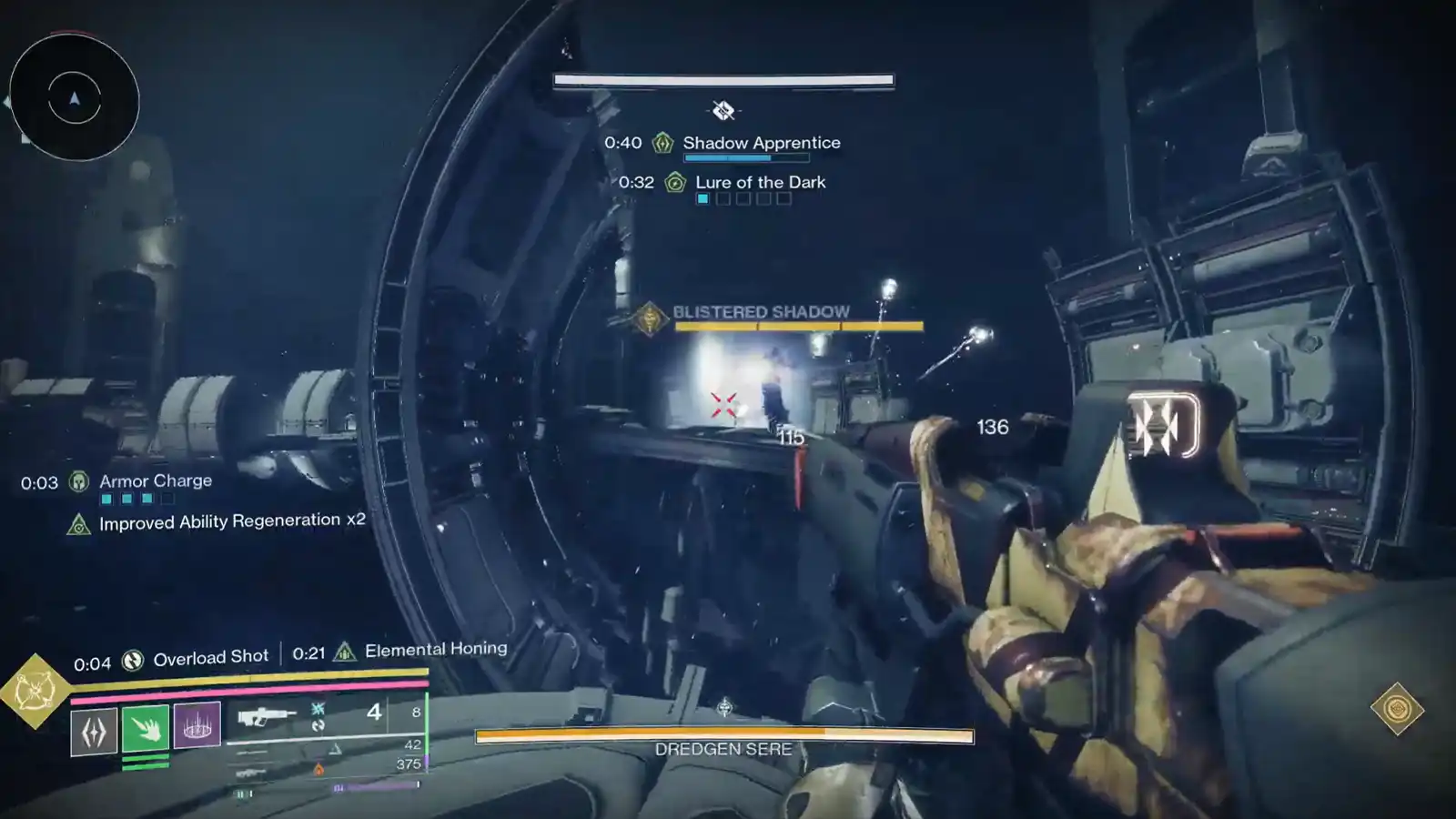Select the purple class ability icon
Image resolution: width=1456 pixels, height=819 pixels.
(x=197, y=726)
